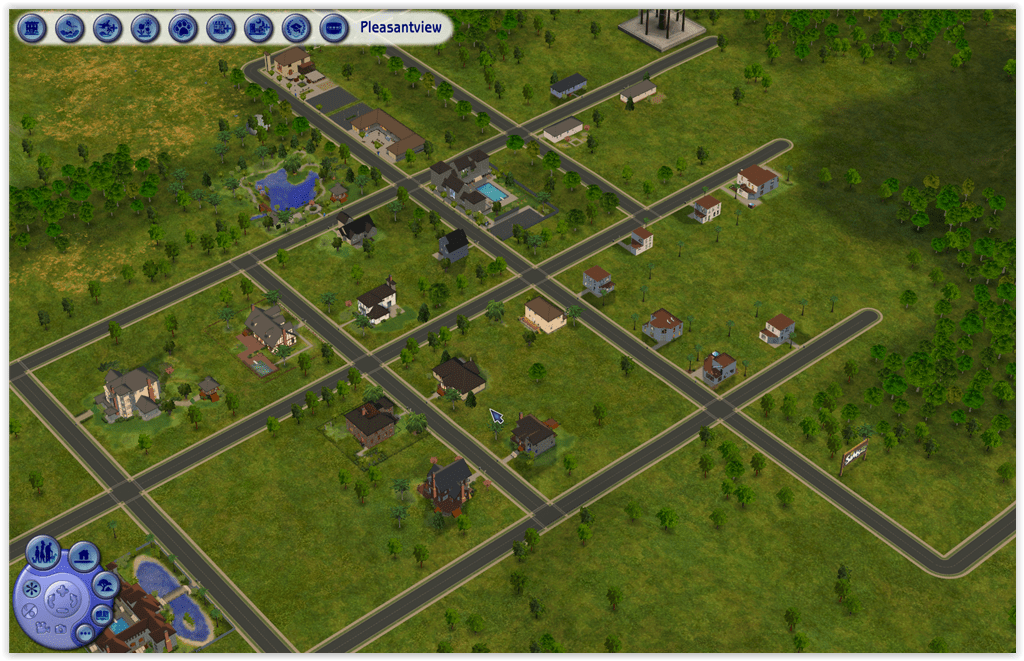Open the three-dots options menu
The width and height of the screenshot is (1024, 661).
coord(84,633)
